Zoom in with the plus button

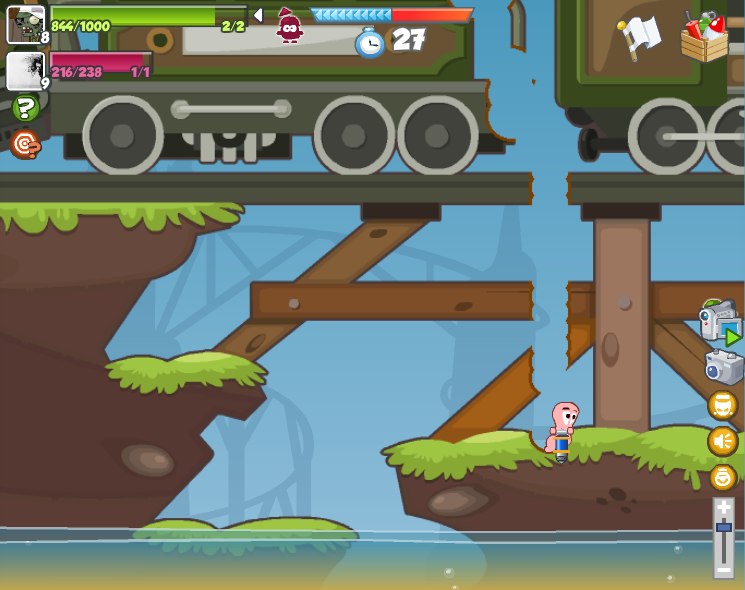click(724, 508)
